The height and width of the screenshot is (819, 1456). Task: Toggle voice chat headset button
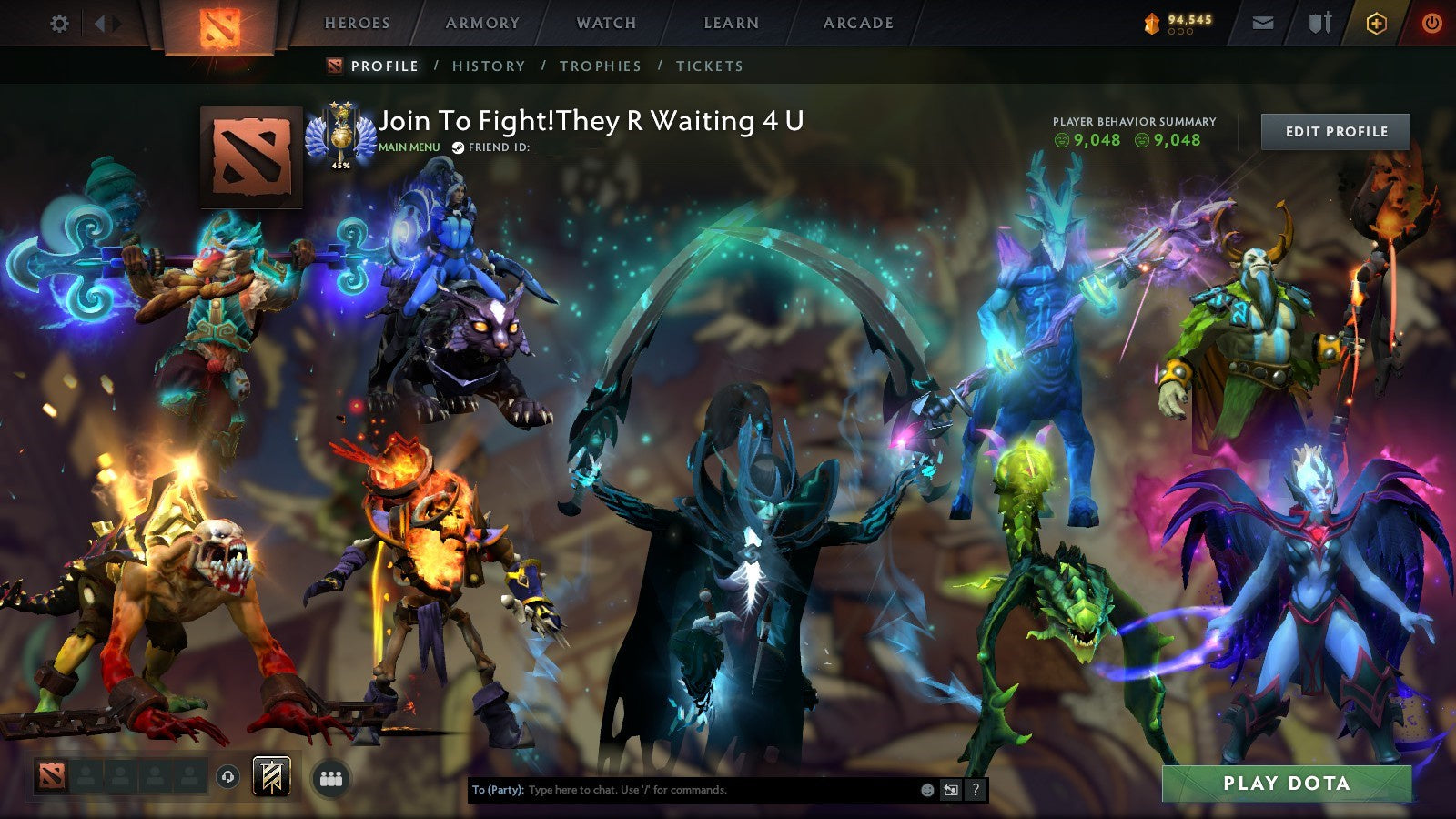(227, 776)
